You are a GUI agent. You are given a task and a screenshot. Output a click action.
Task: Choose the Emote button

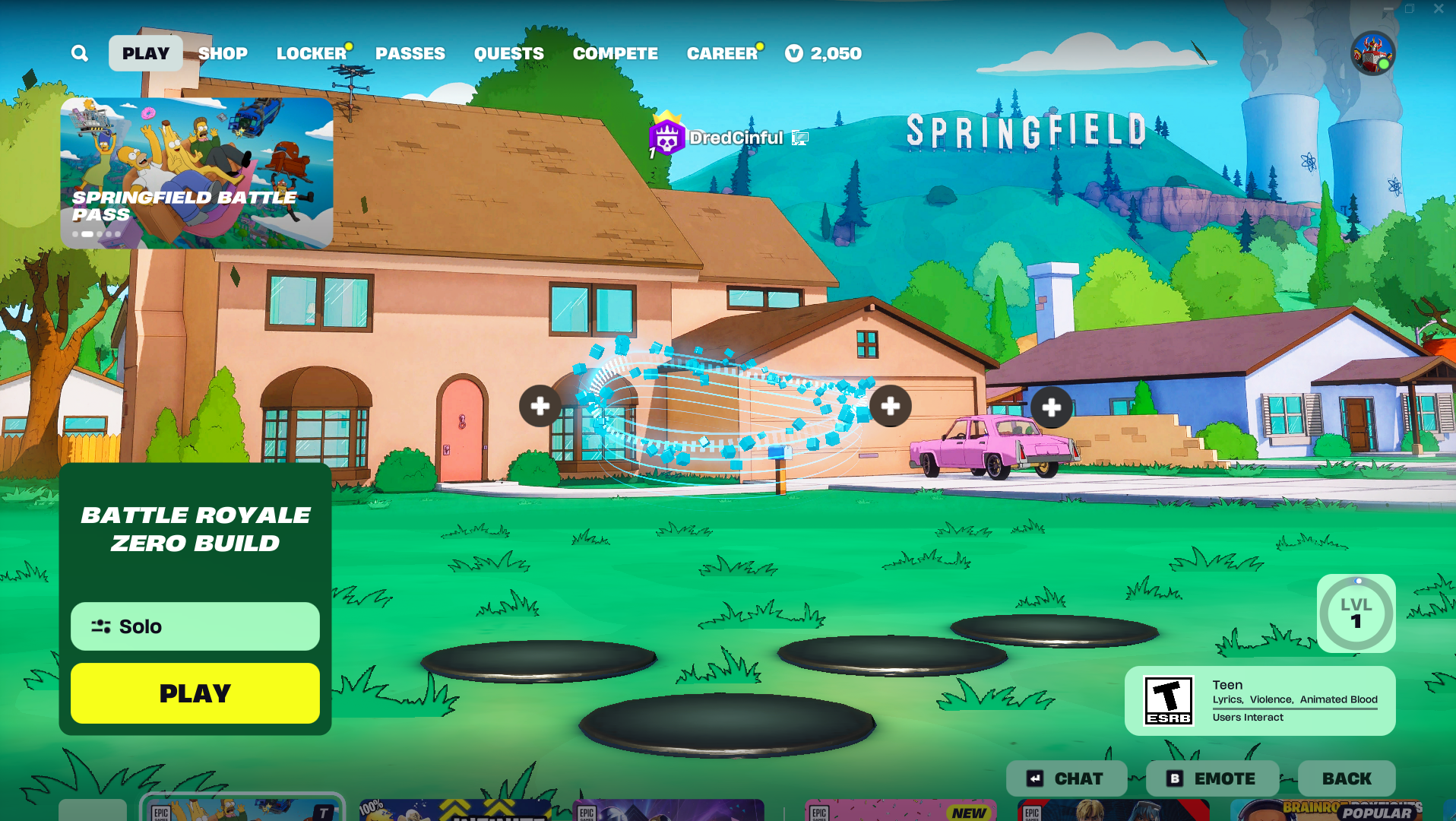click(1213, 778)
